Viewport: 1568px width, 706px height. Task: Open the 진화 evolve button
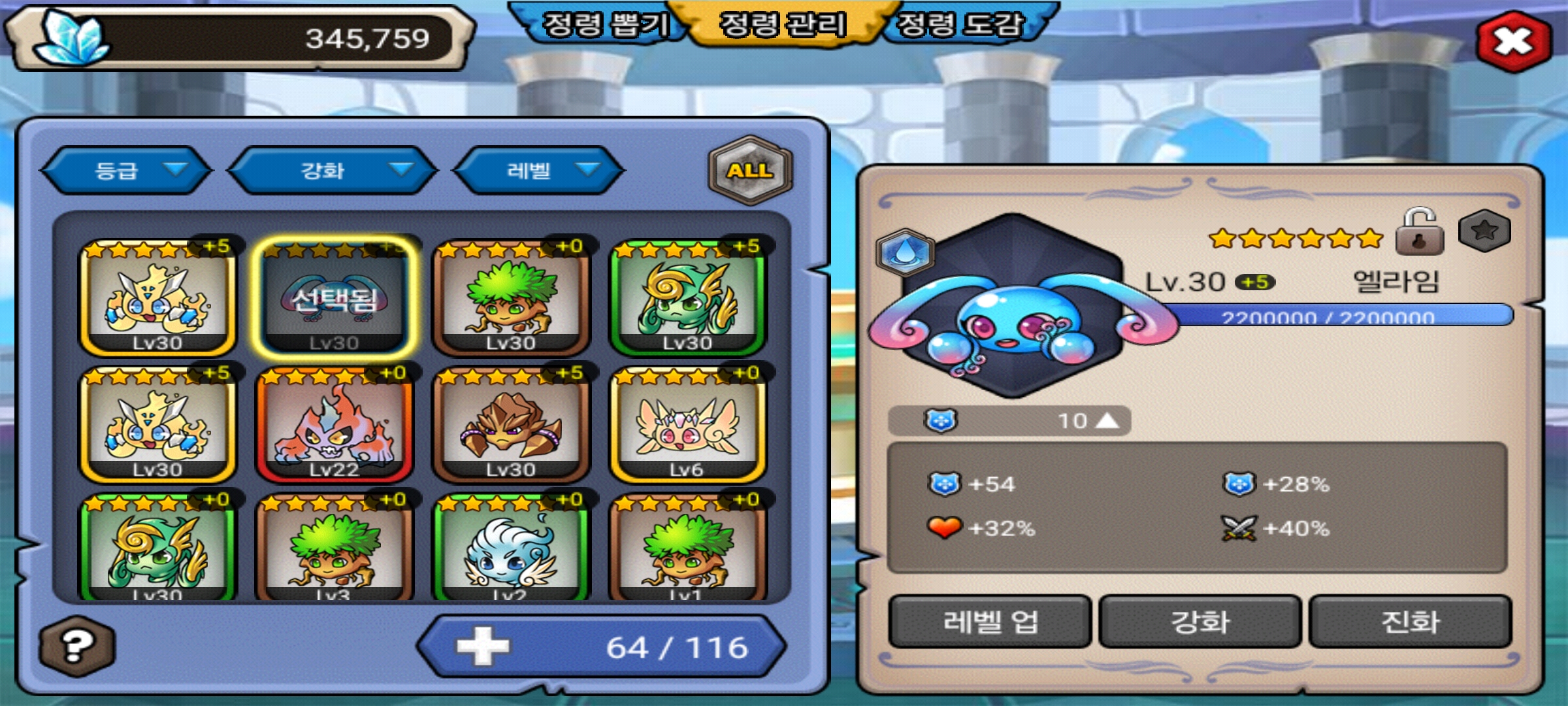pyautogui.click(x=1411, y=622)
